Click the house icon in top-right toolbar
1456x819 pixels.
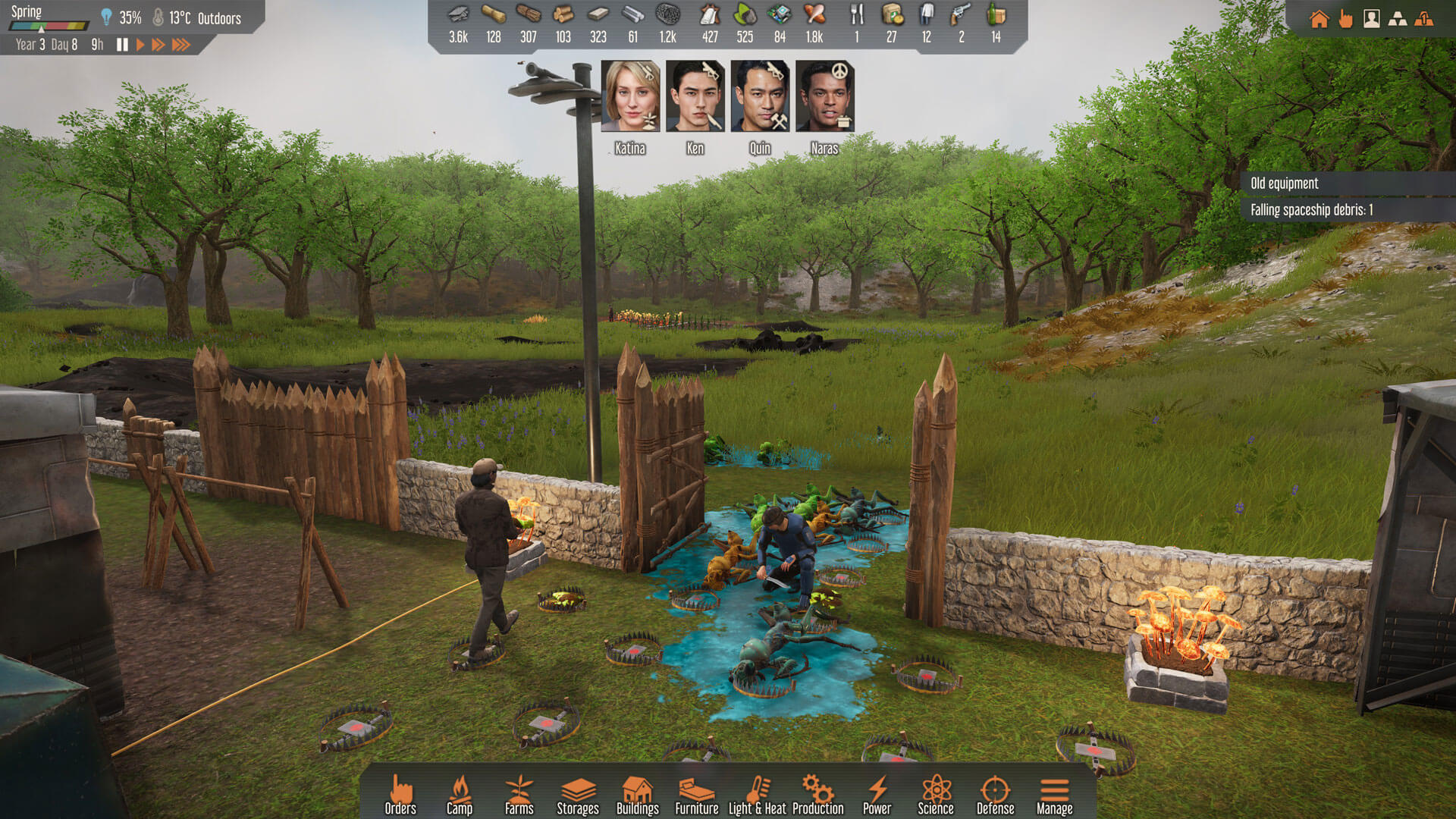[x=1319, y=19]
